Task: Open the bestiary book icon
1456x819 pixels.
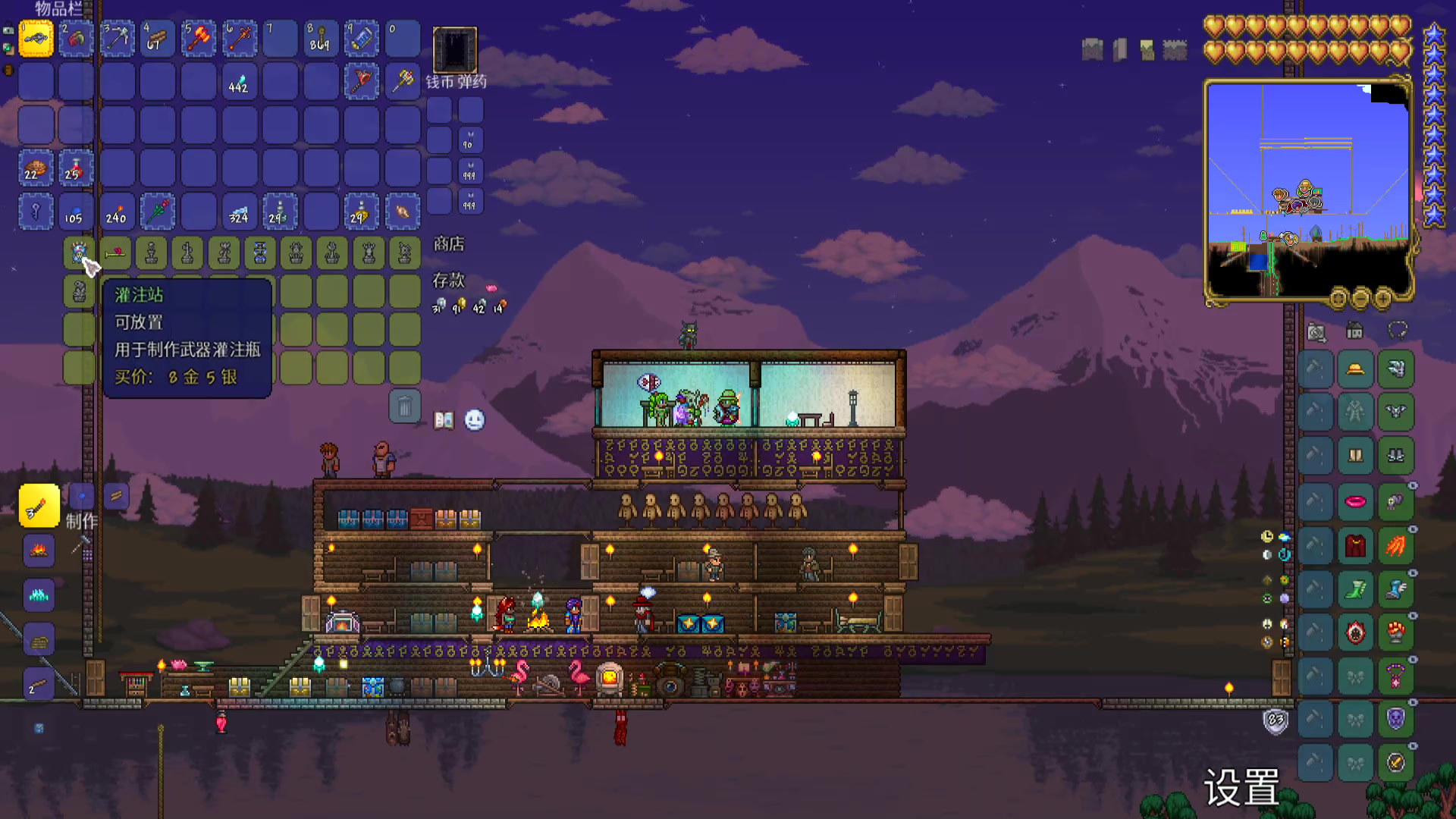Action: pyautogui.click(x=444, y=420)
